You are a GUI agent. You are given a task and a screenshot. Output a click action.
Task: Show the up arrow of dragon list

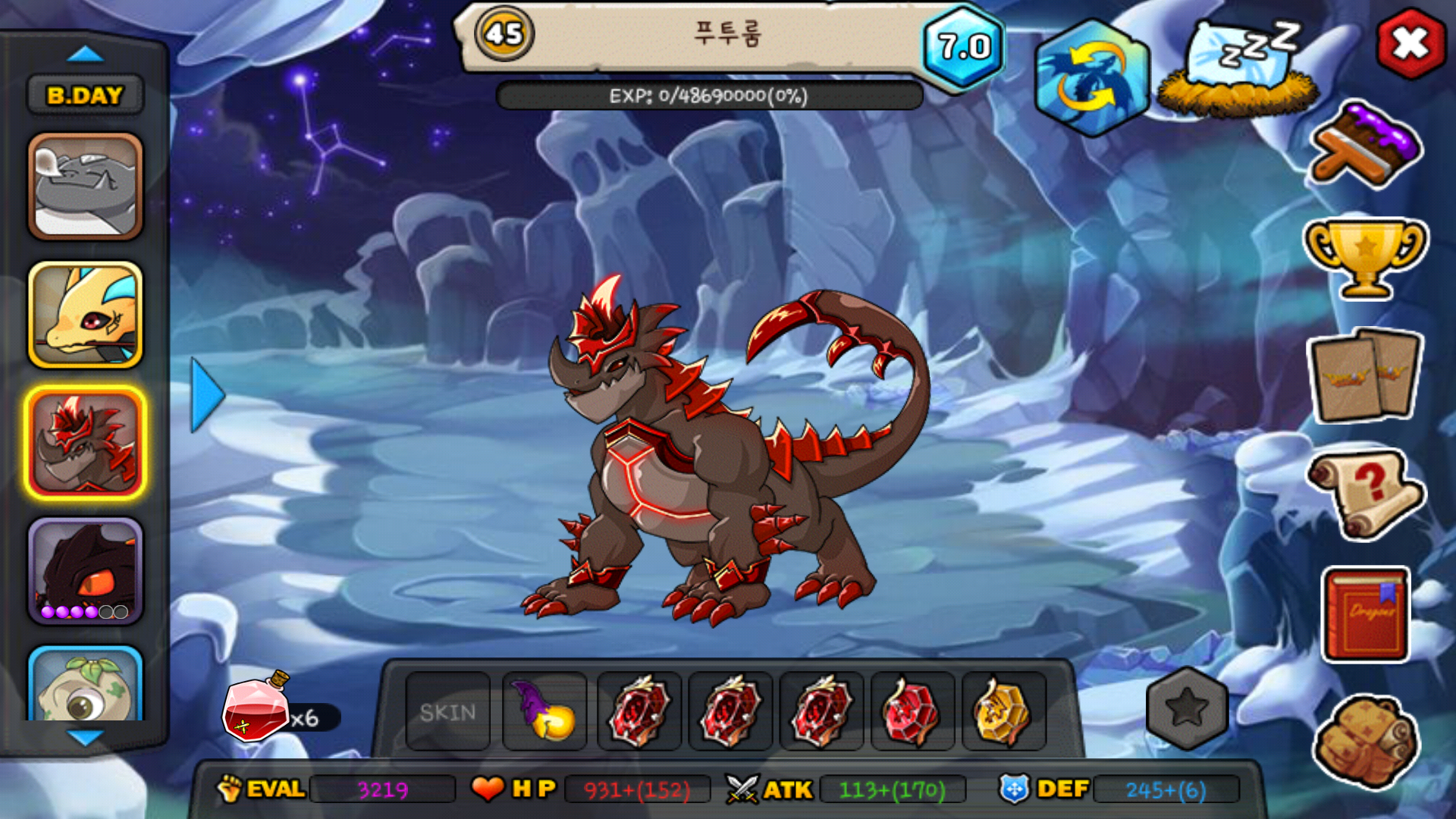(x=85, y=55)
